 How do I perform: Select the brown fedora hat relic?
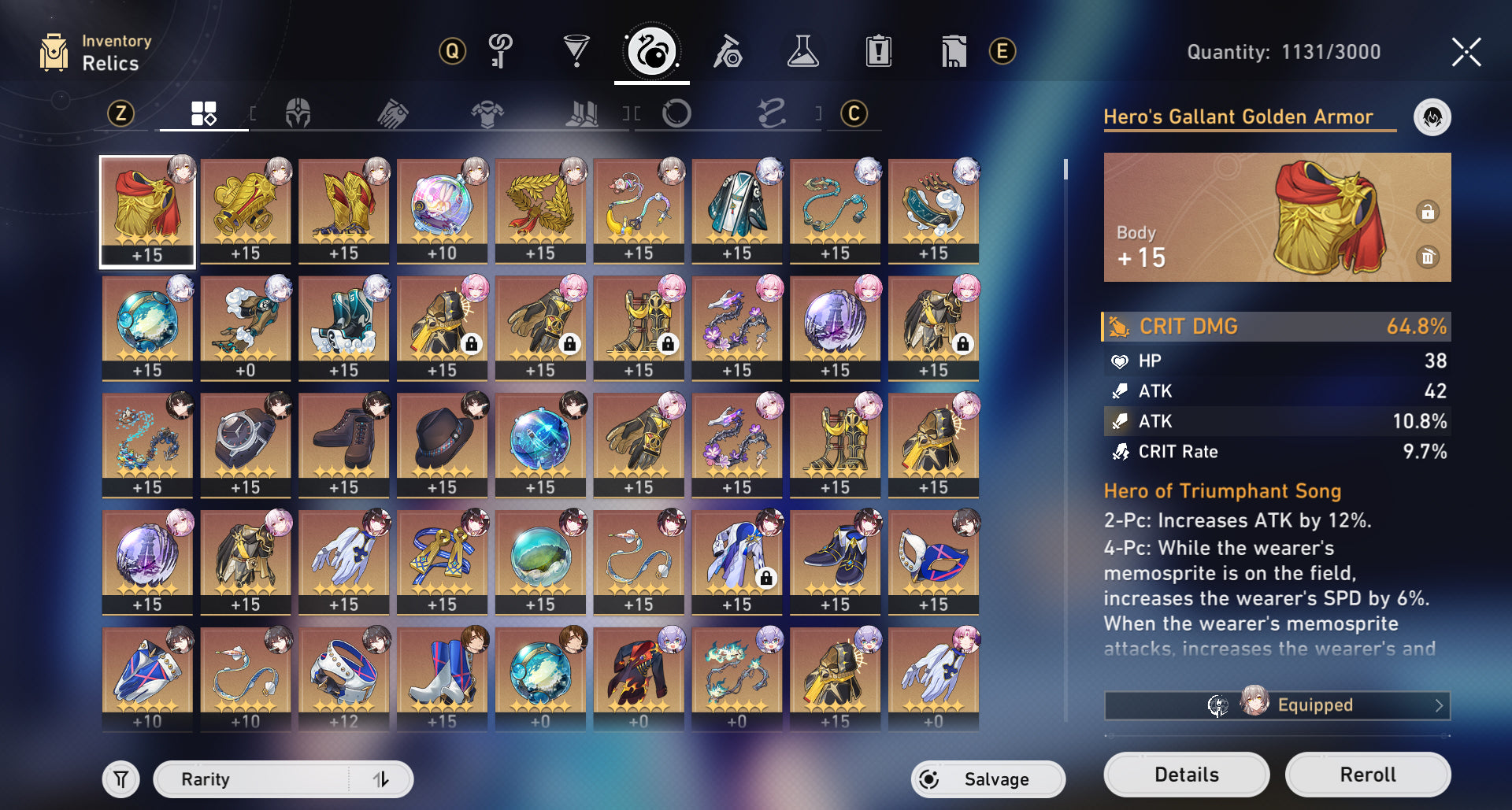442,444
